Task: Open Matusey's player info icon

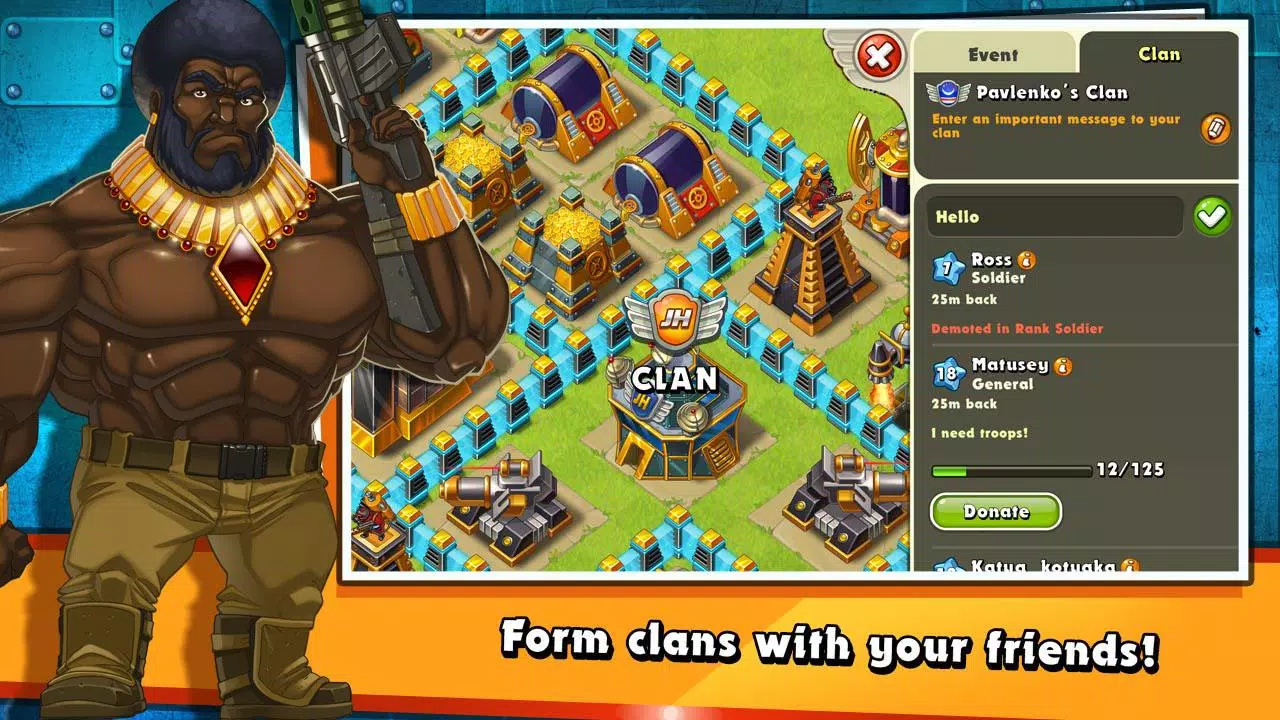Action: tap(1061, 364)
